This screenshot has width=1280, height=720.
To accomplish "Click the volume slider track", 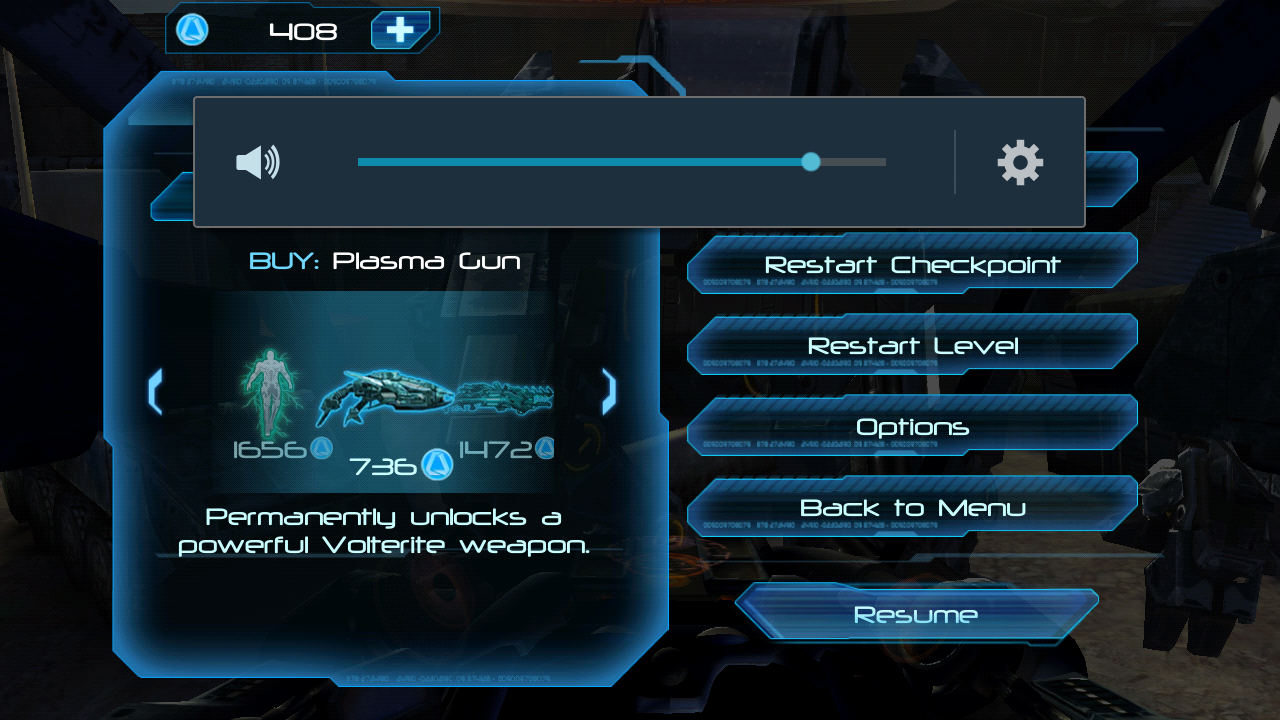I will pos(620,162).
